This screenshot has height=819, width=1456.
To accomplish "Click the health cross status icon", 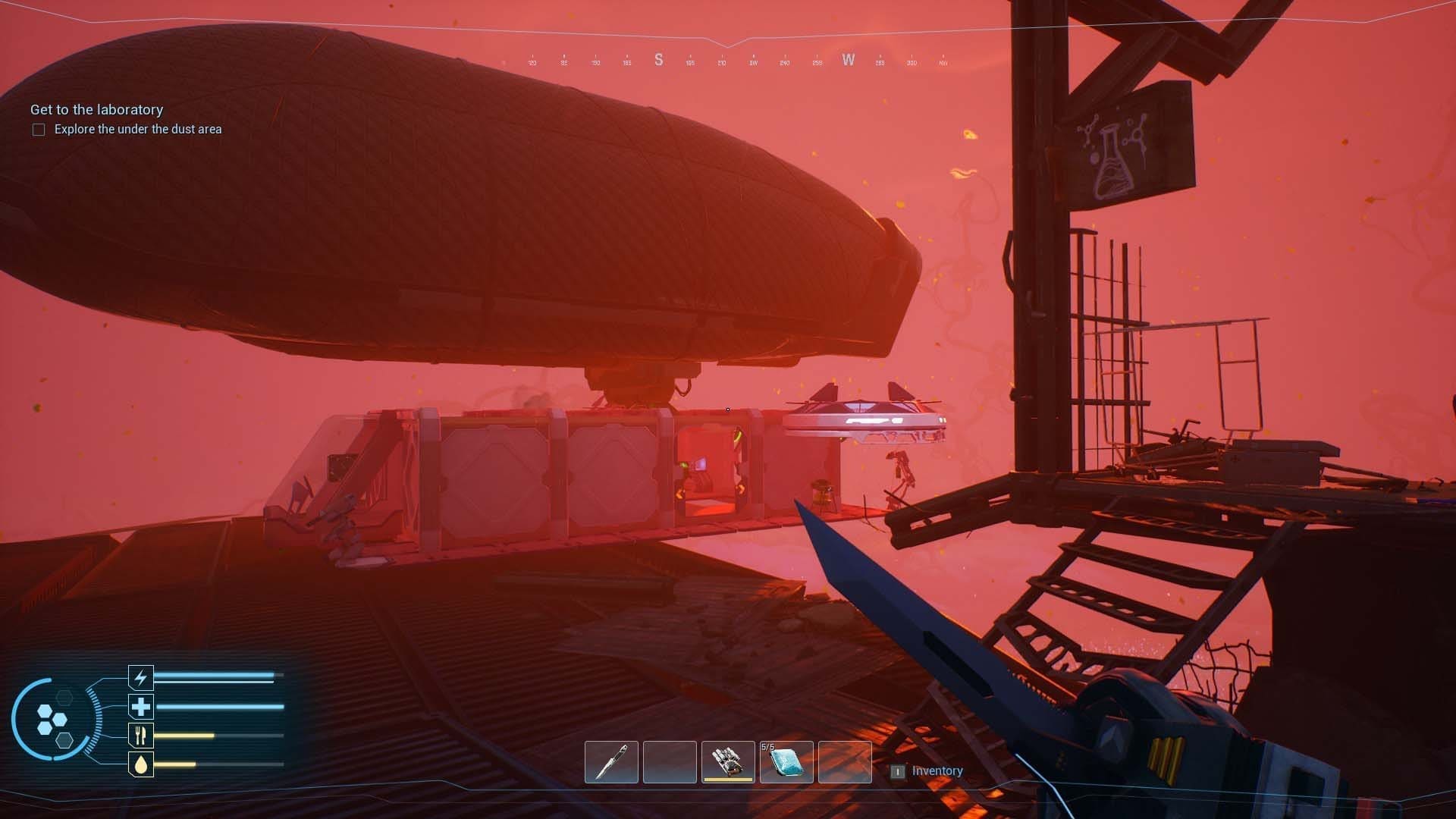I will pos(140,706).
